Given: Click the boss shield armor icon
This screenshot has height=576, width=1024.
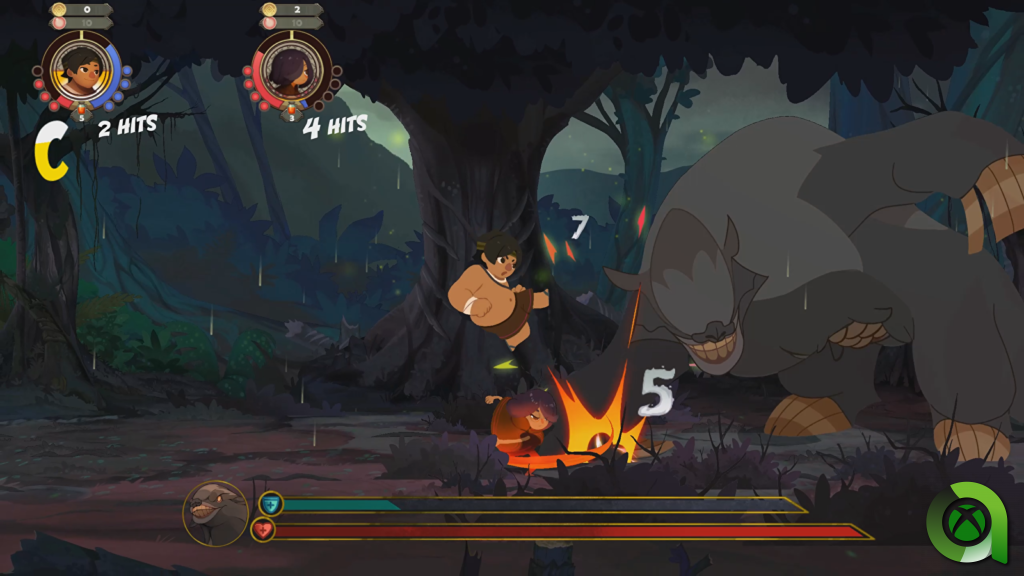Looking at the screenshot, I should (270, 504).
